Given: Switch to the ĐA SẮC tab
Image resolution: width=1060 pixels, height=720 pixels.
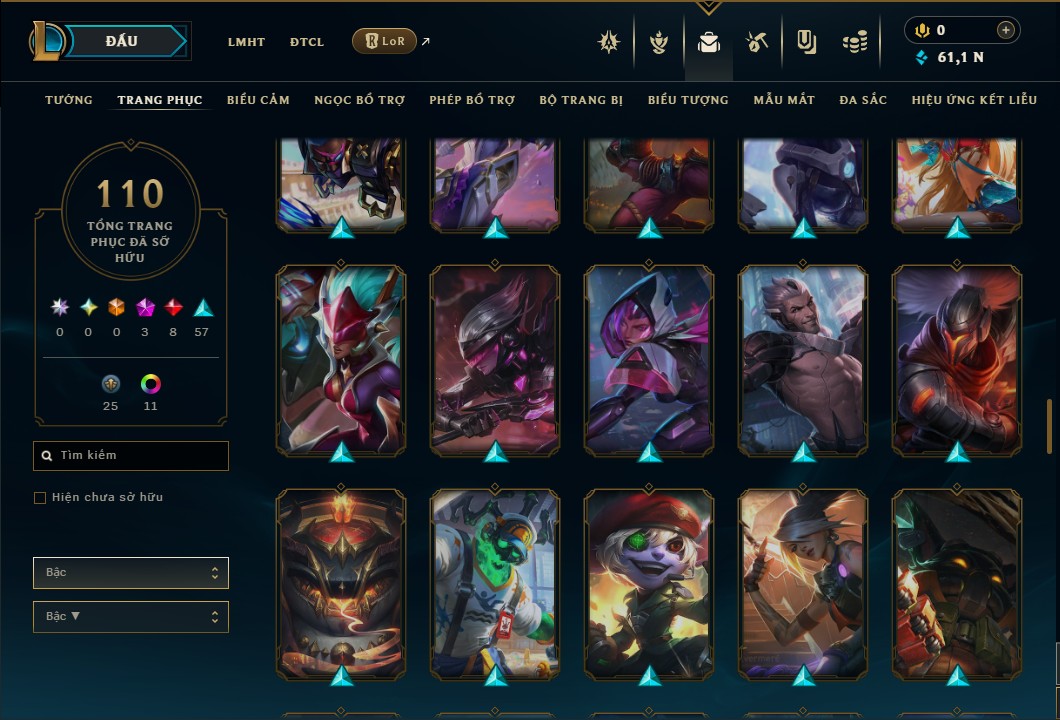Looking at the screenshot, I should 863,100.
